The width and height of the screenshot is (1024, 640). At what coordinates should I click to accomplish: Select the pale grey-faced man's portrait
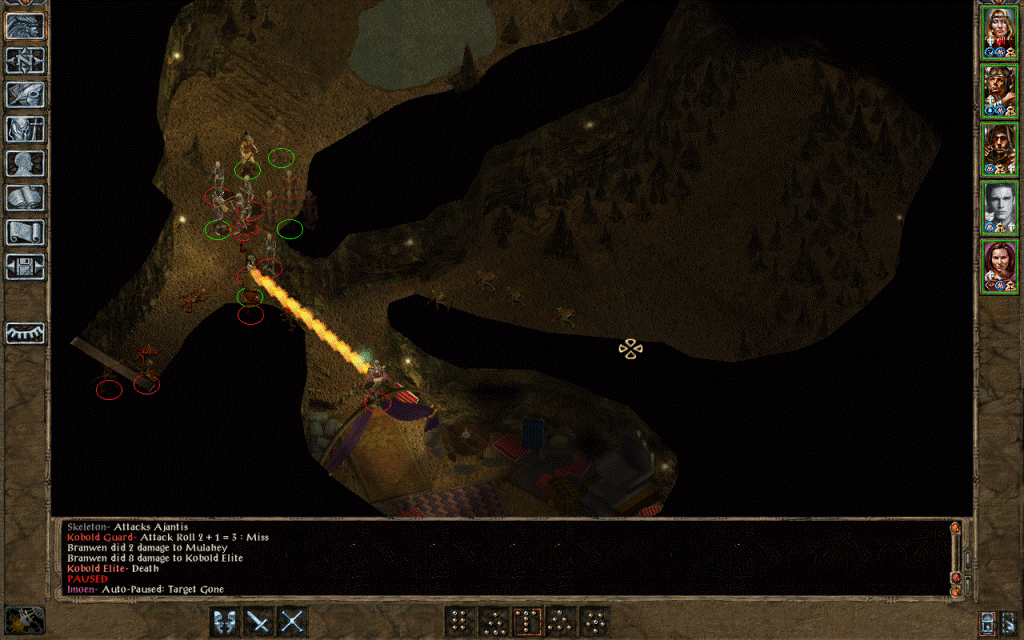(x=998, y=209)
